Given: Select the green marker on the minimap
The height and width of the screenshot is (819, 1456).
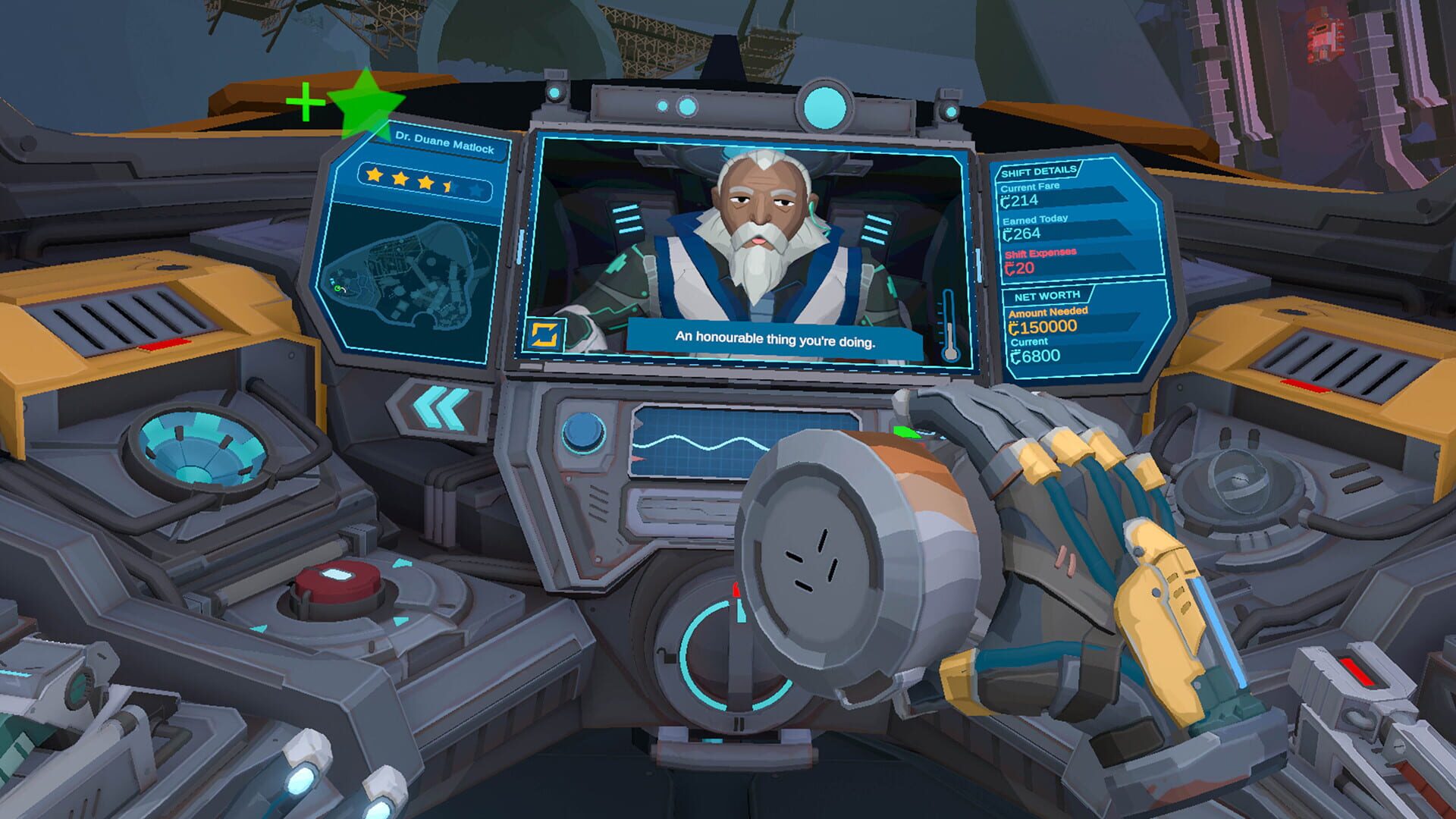Looking at the screenshot, I should tap(337, 289).
